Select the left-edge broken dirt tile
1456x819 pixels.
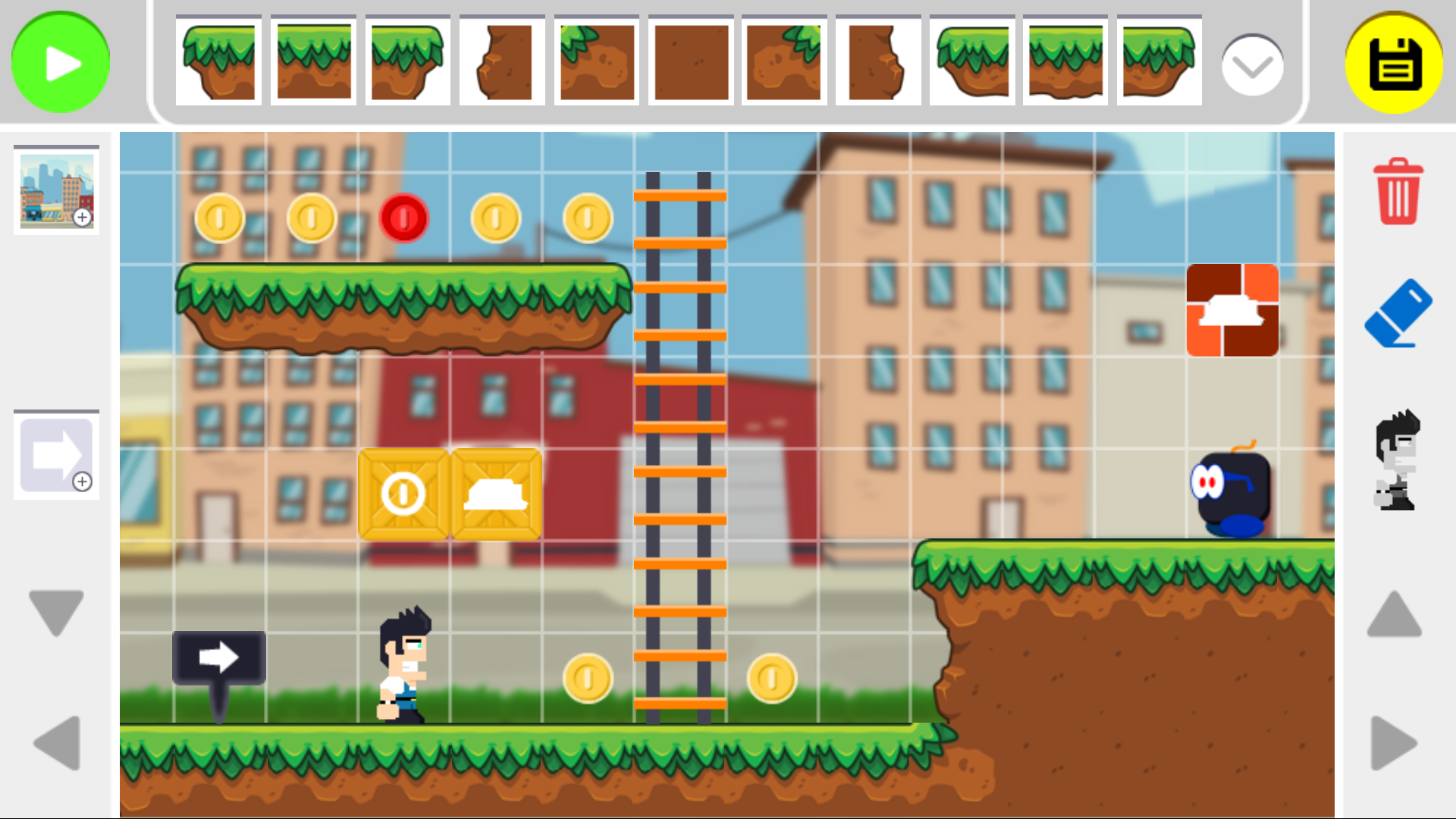tap(500, 61)
